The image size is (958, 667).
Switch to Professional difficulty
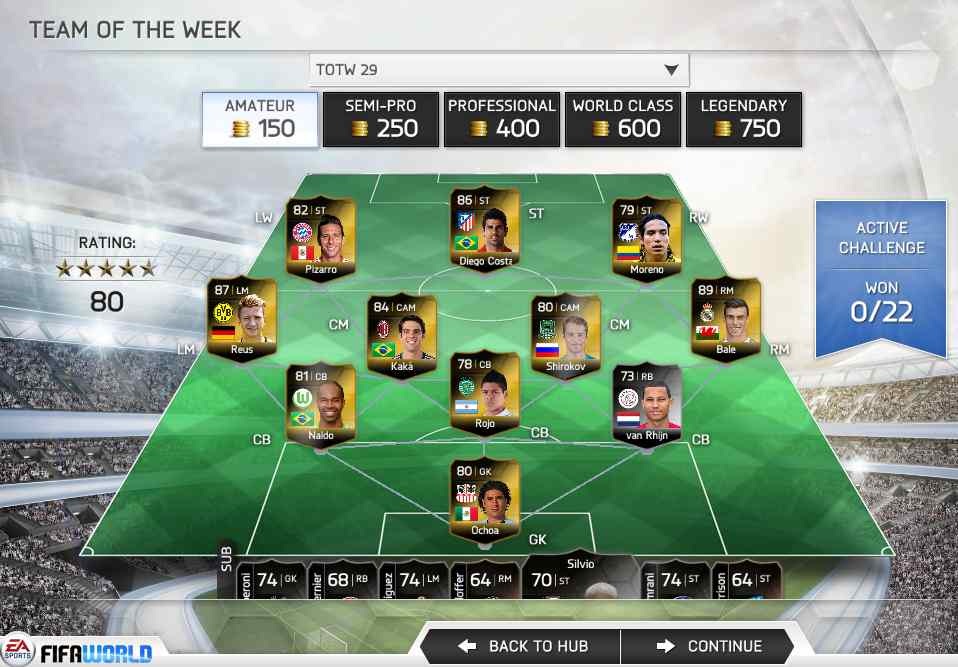(501, 119)
